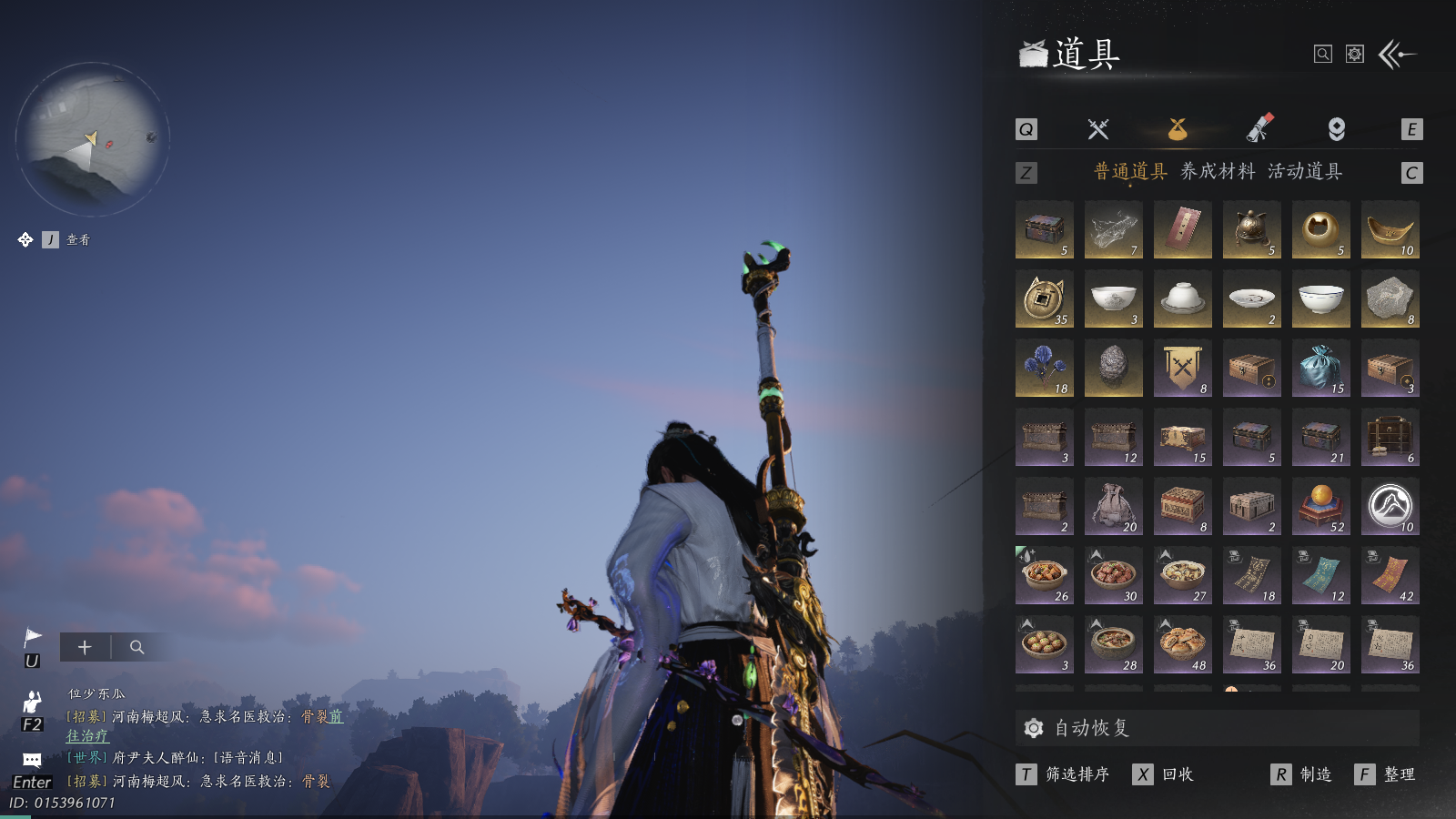Open the circular minimap

93,138
